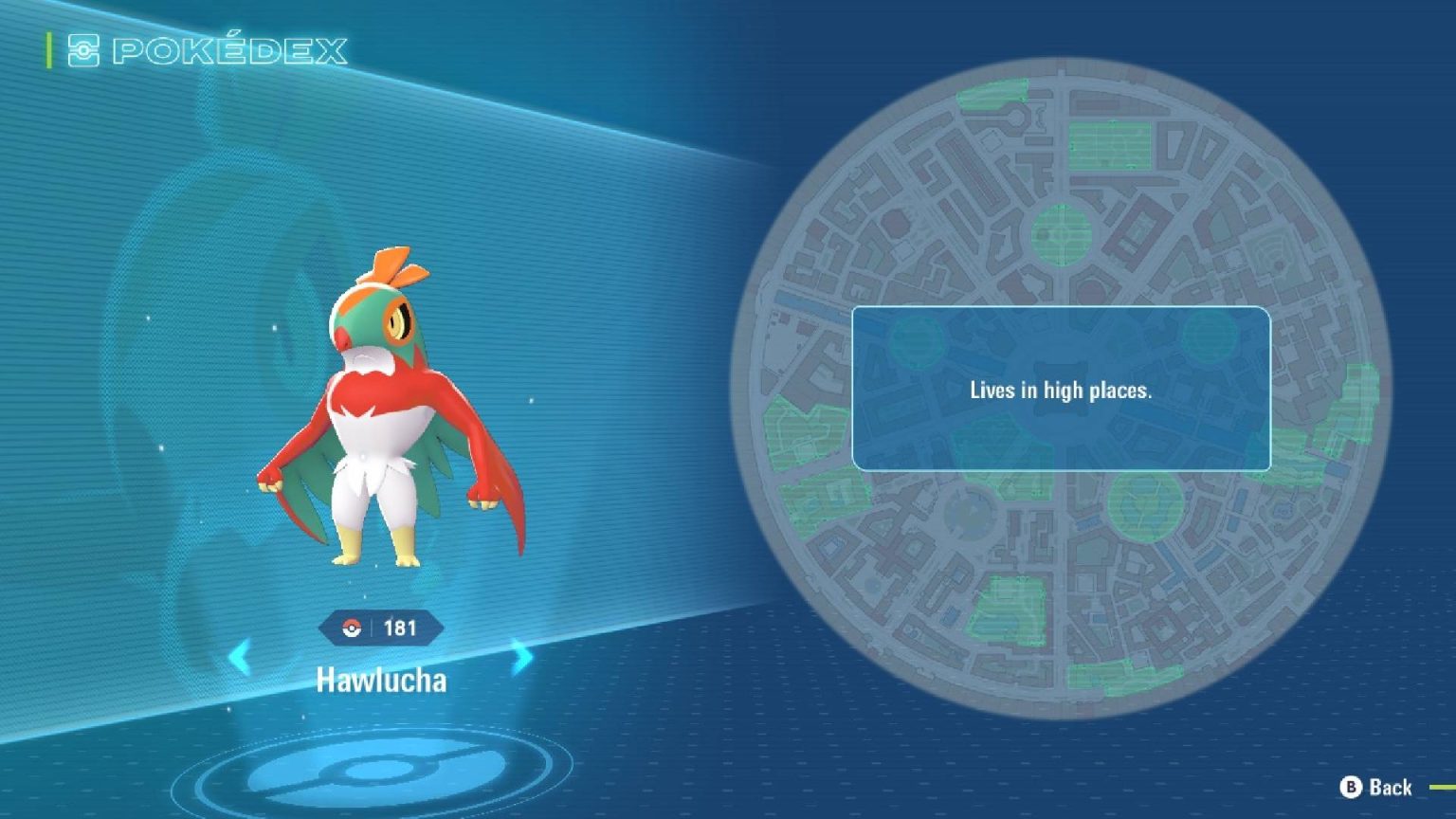Click the 'Lives in high places' text box

click(x=1062, y=389)
